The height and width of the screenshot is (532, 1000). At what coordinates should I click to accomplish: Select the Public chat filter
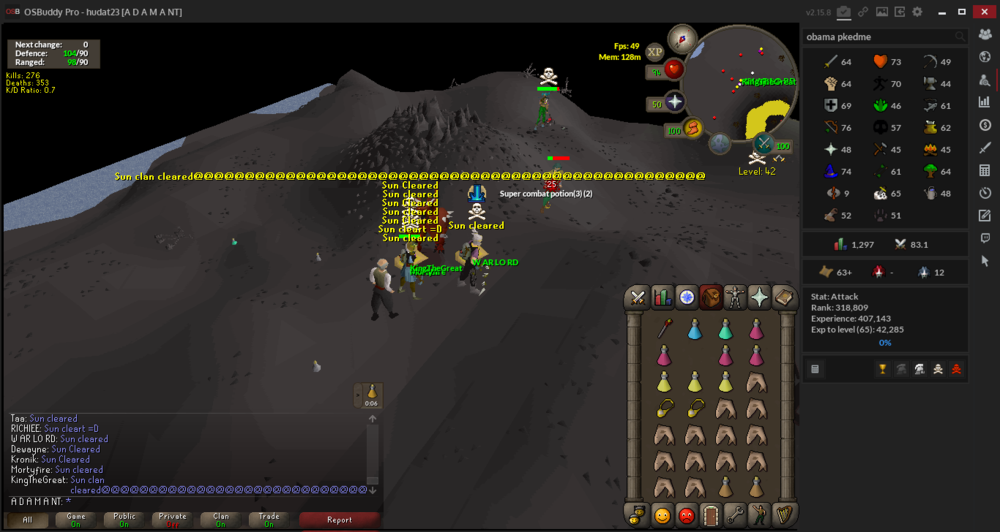(x=124, y=519)
